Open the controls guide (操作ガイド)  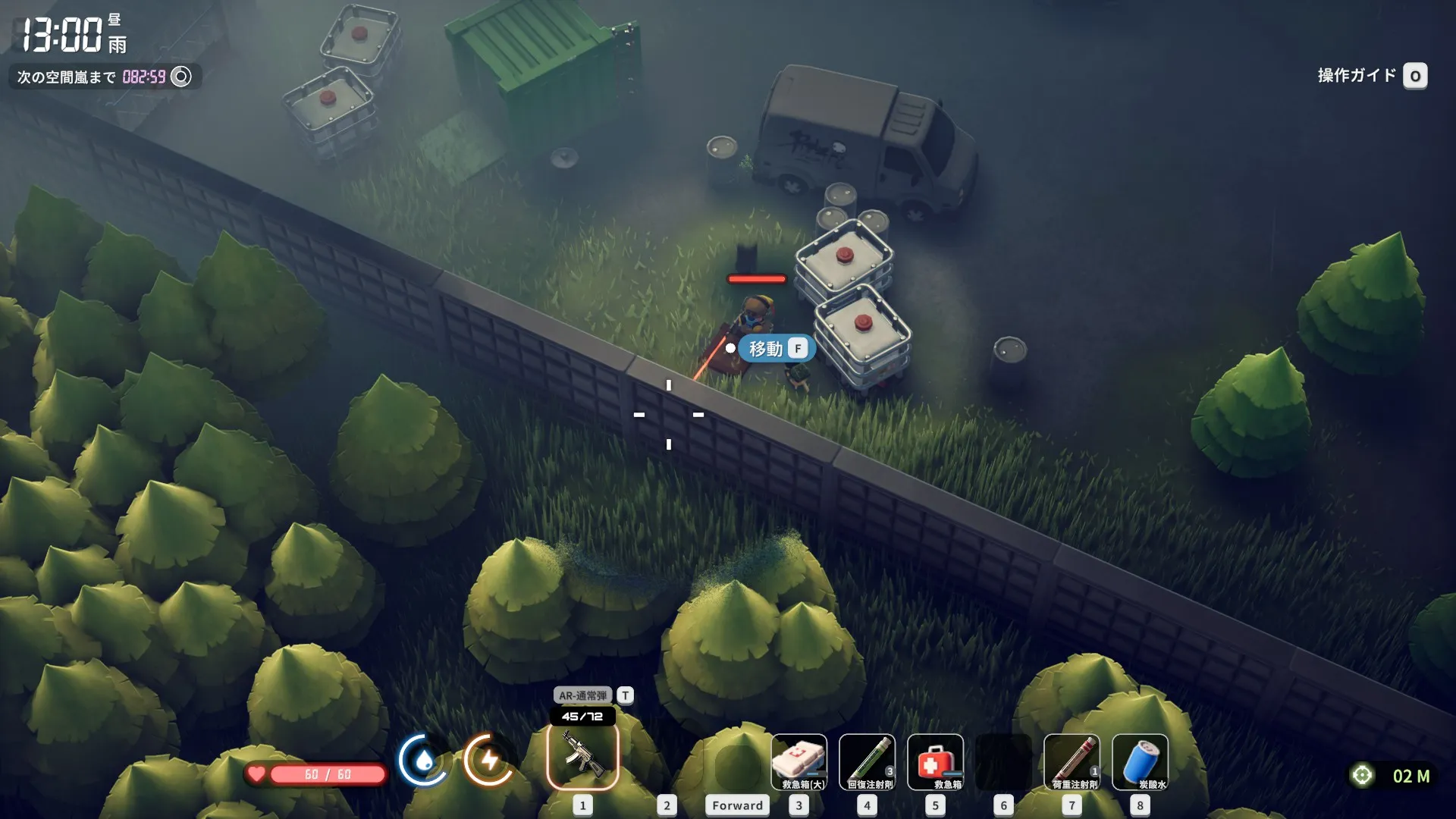pos(1371,76)
